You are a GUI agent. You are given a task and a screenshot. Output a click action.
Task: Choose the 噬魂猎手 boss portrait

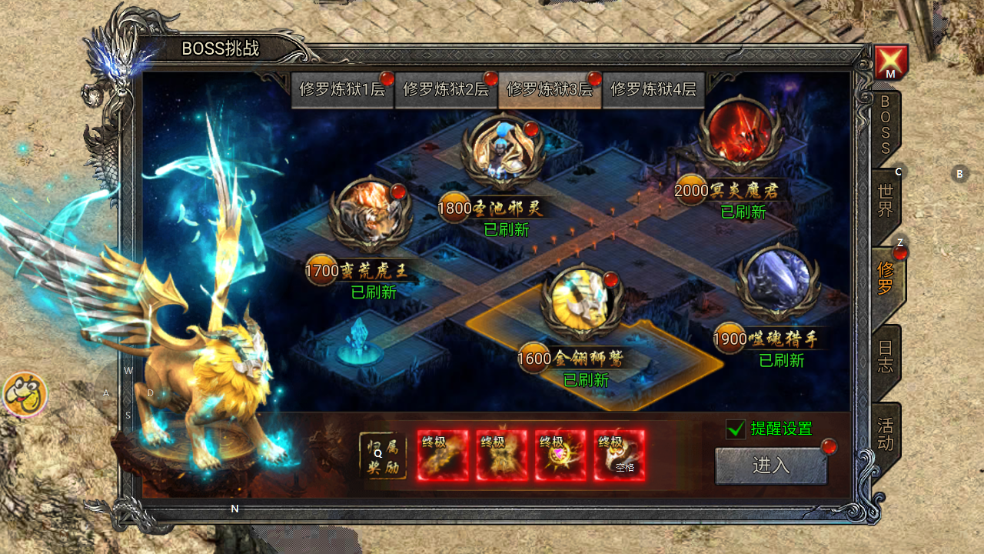pos(778,285)
